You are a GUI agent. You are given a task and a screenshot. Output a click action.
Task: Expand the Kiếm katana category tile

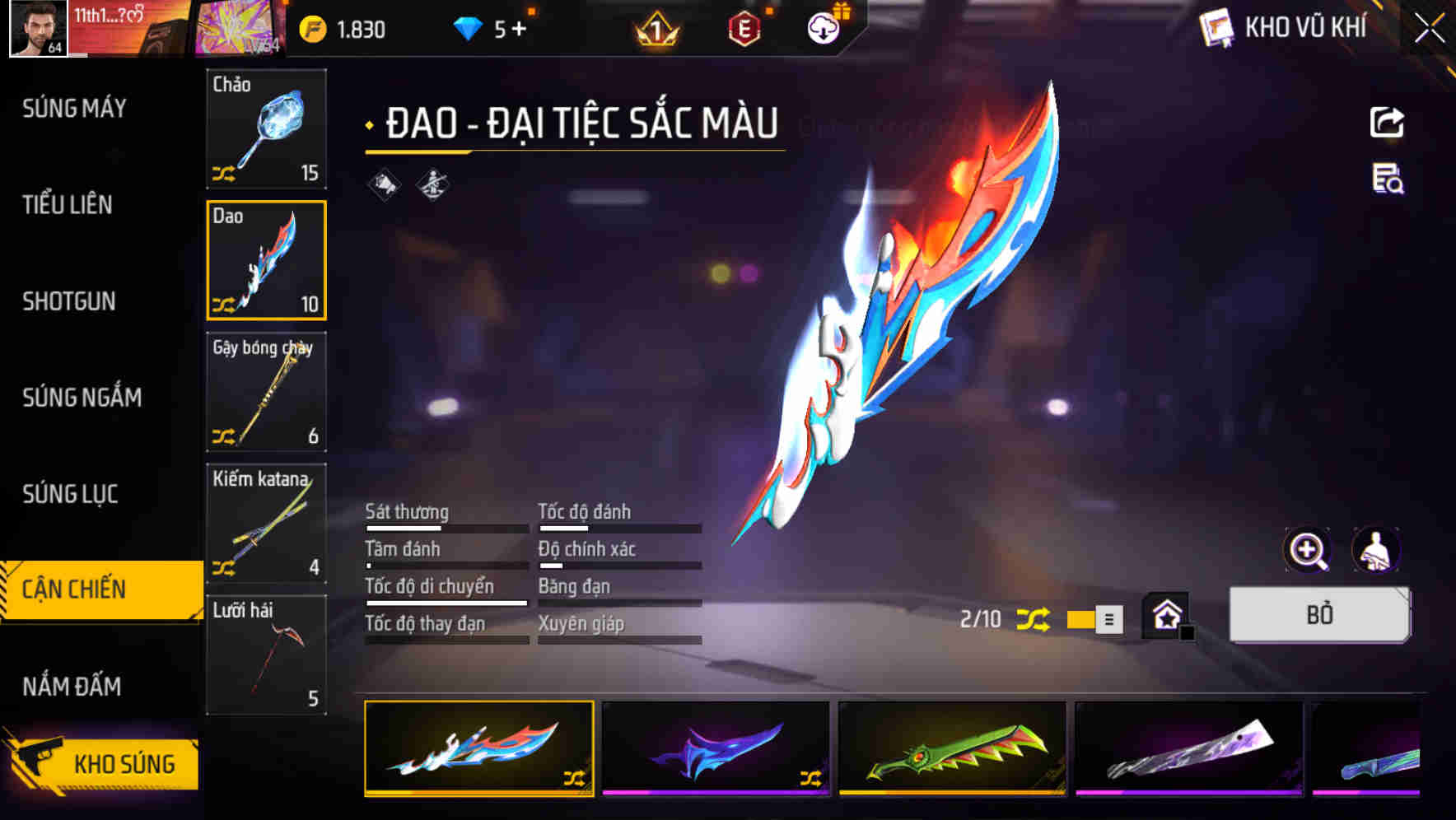click(x=265, y=524)
